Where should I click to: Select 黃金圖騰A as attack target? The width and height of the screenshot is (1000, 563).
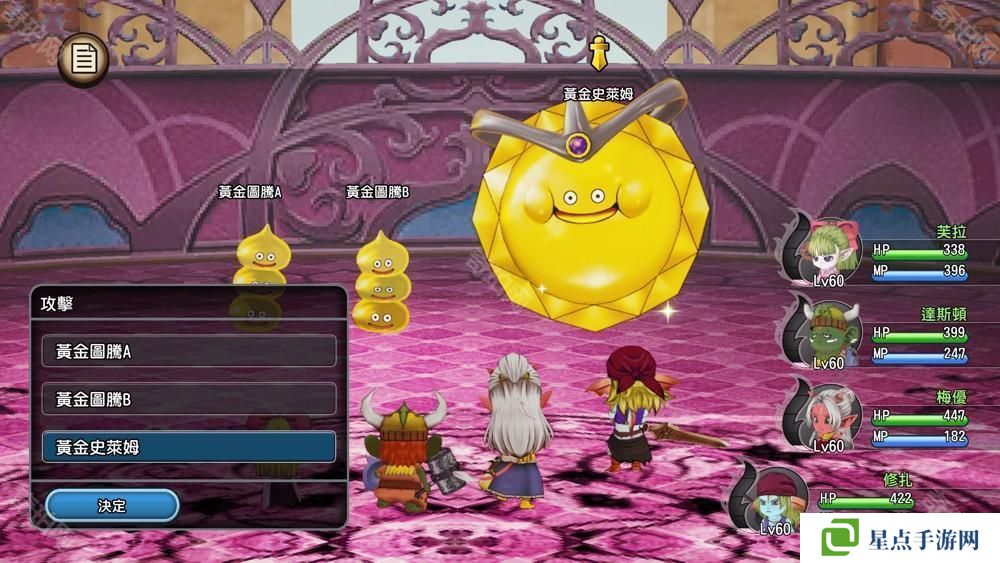pyautogui.click(x=189, y=351)
